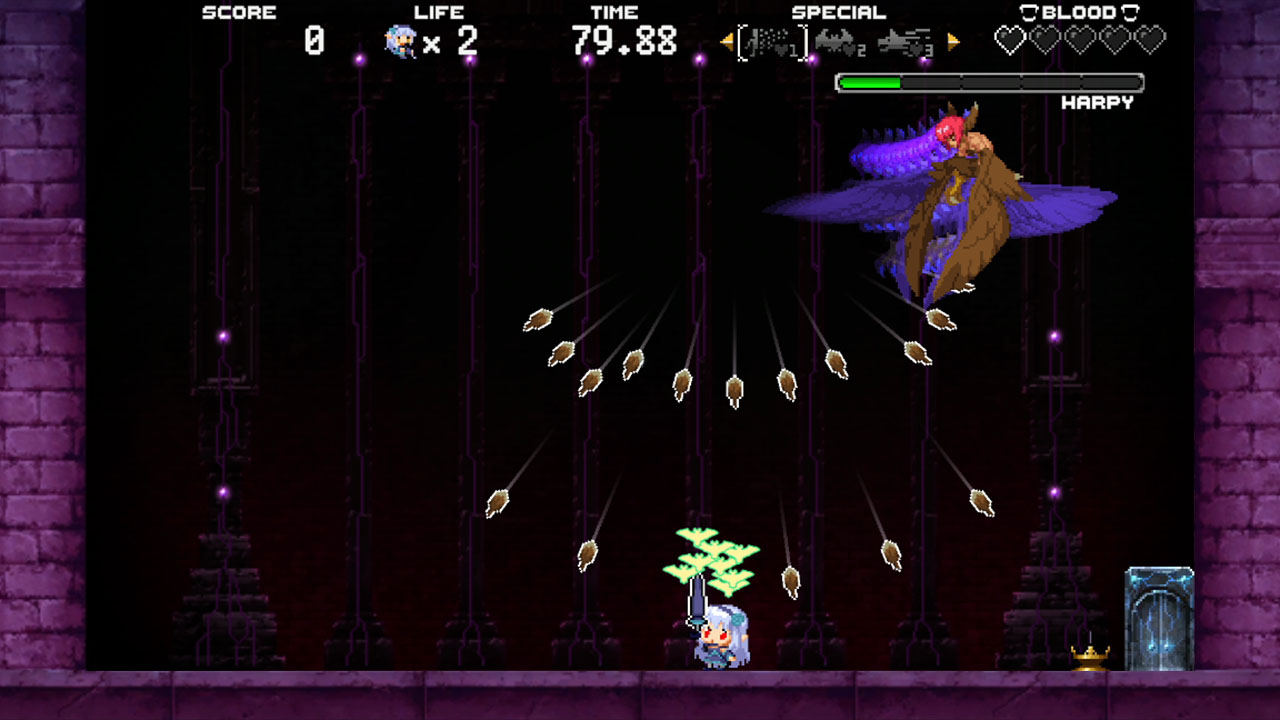
Task: Click the left special-cycle arrow chevron
Action: point(725,42)
